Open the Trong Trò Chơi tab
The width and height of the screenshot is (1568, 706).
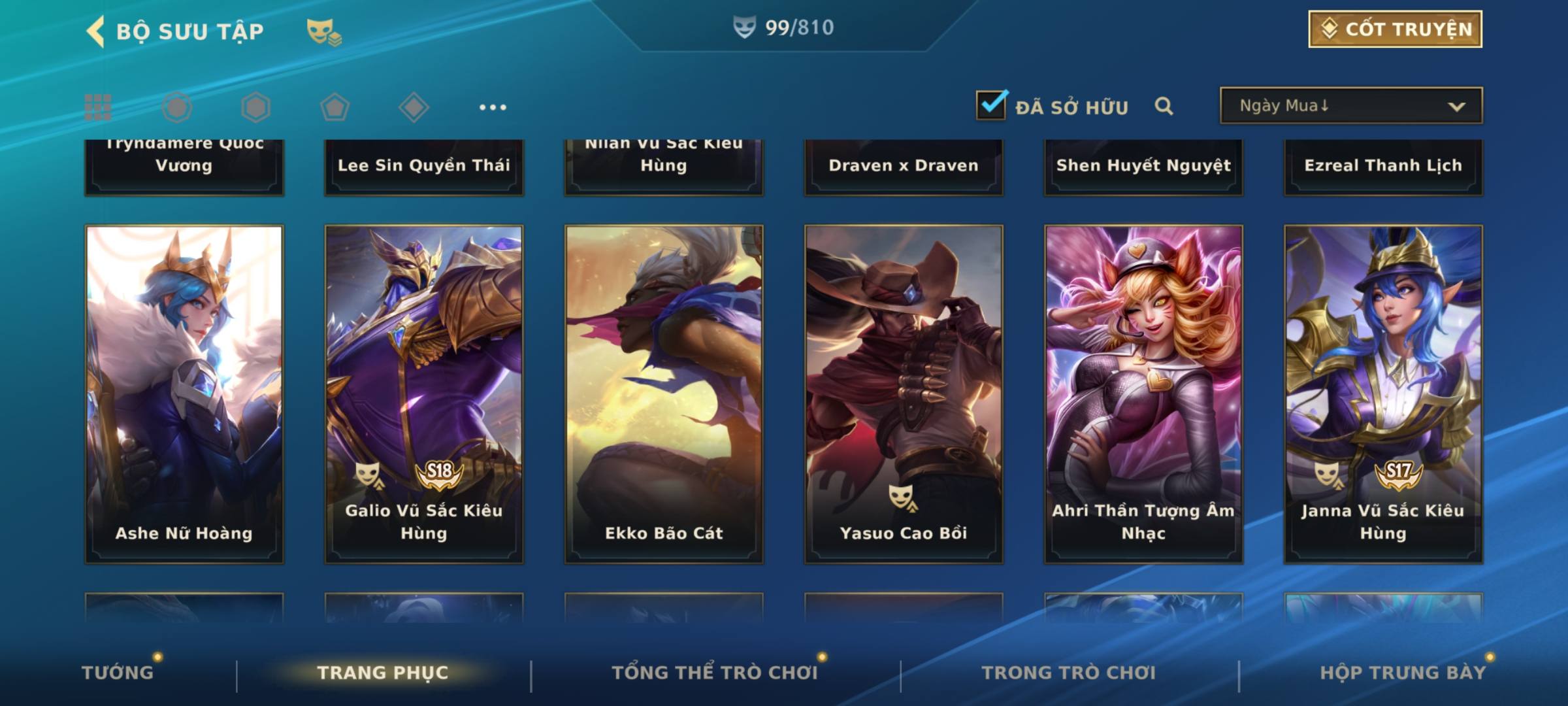(x=1069, y=672)
